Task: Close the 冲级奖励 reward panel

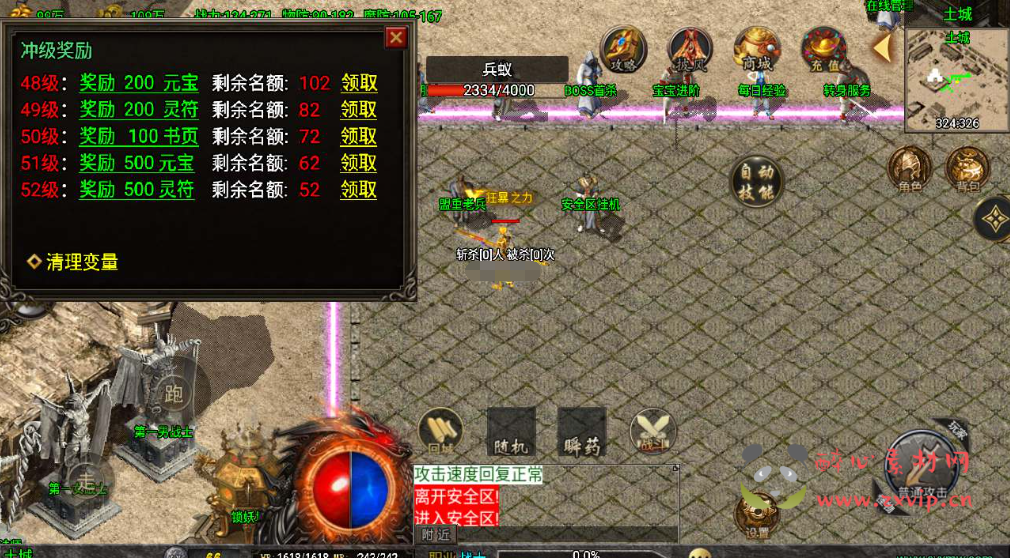Action: [x=396, y=38]
